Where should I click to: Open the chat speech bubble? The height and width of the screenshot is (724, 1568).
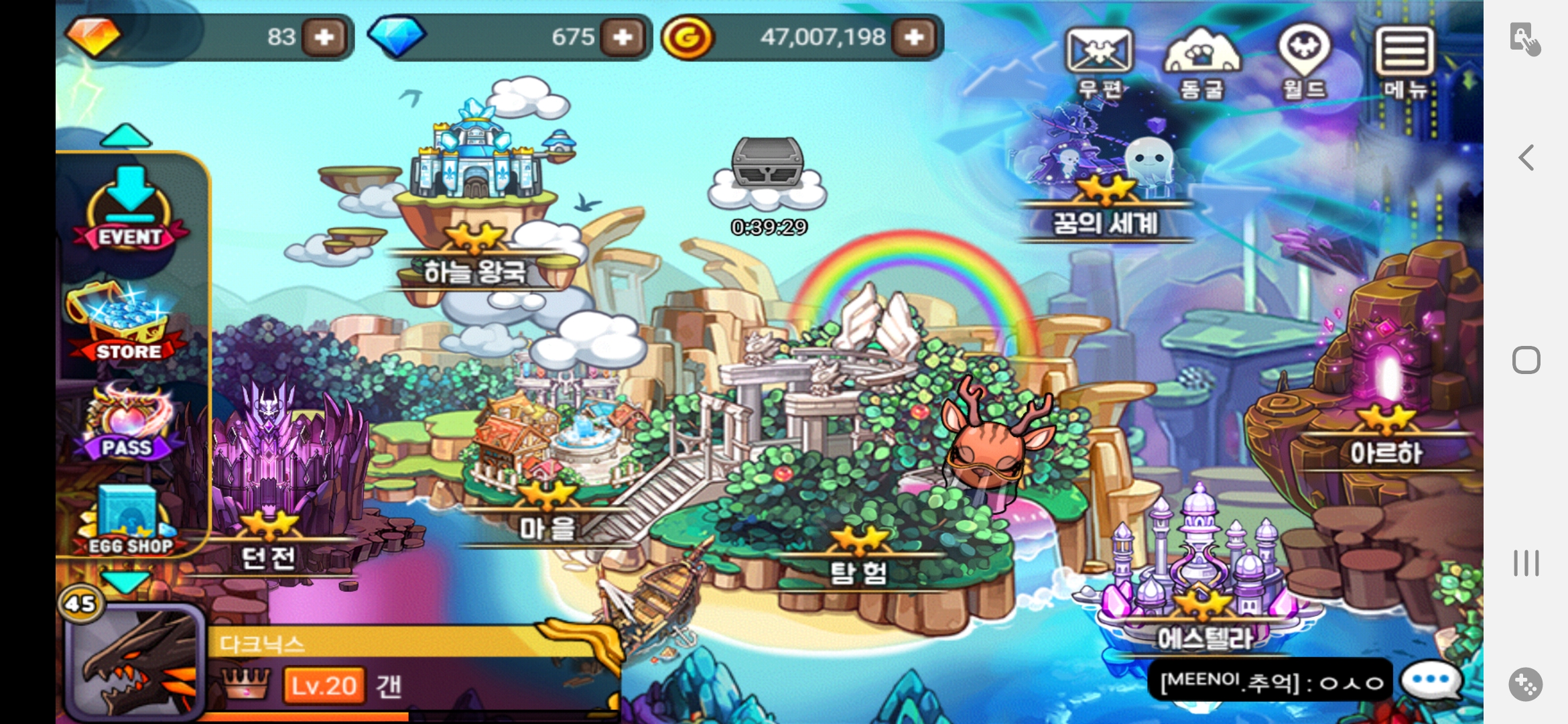[x=1431, y=680]
